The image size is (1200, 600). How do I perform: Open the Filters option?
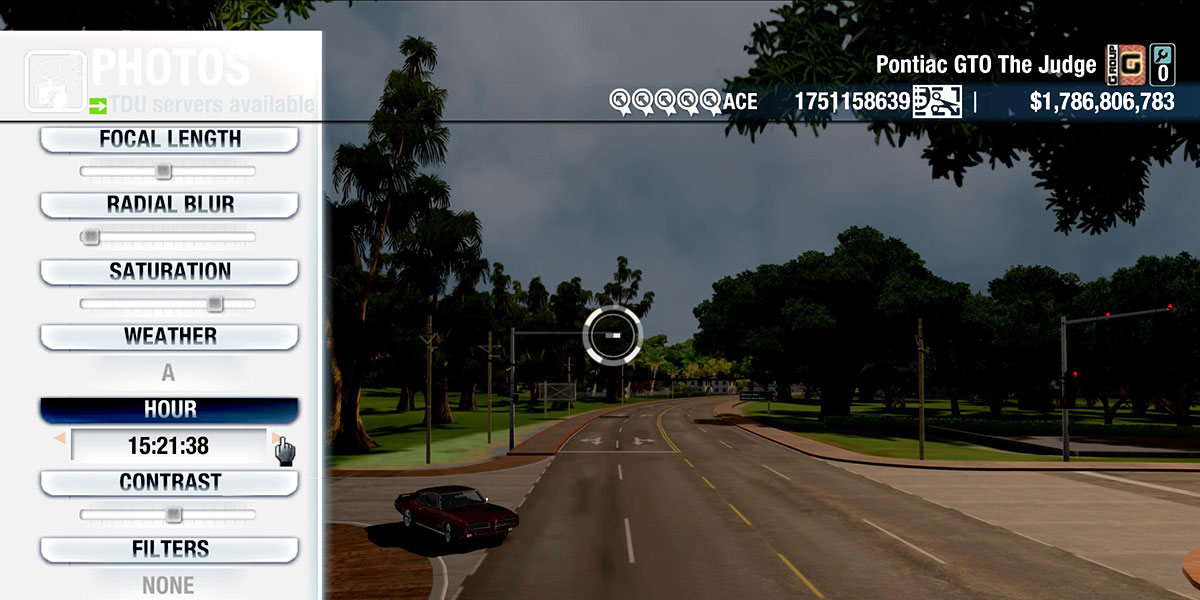point(169,549)
